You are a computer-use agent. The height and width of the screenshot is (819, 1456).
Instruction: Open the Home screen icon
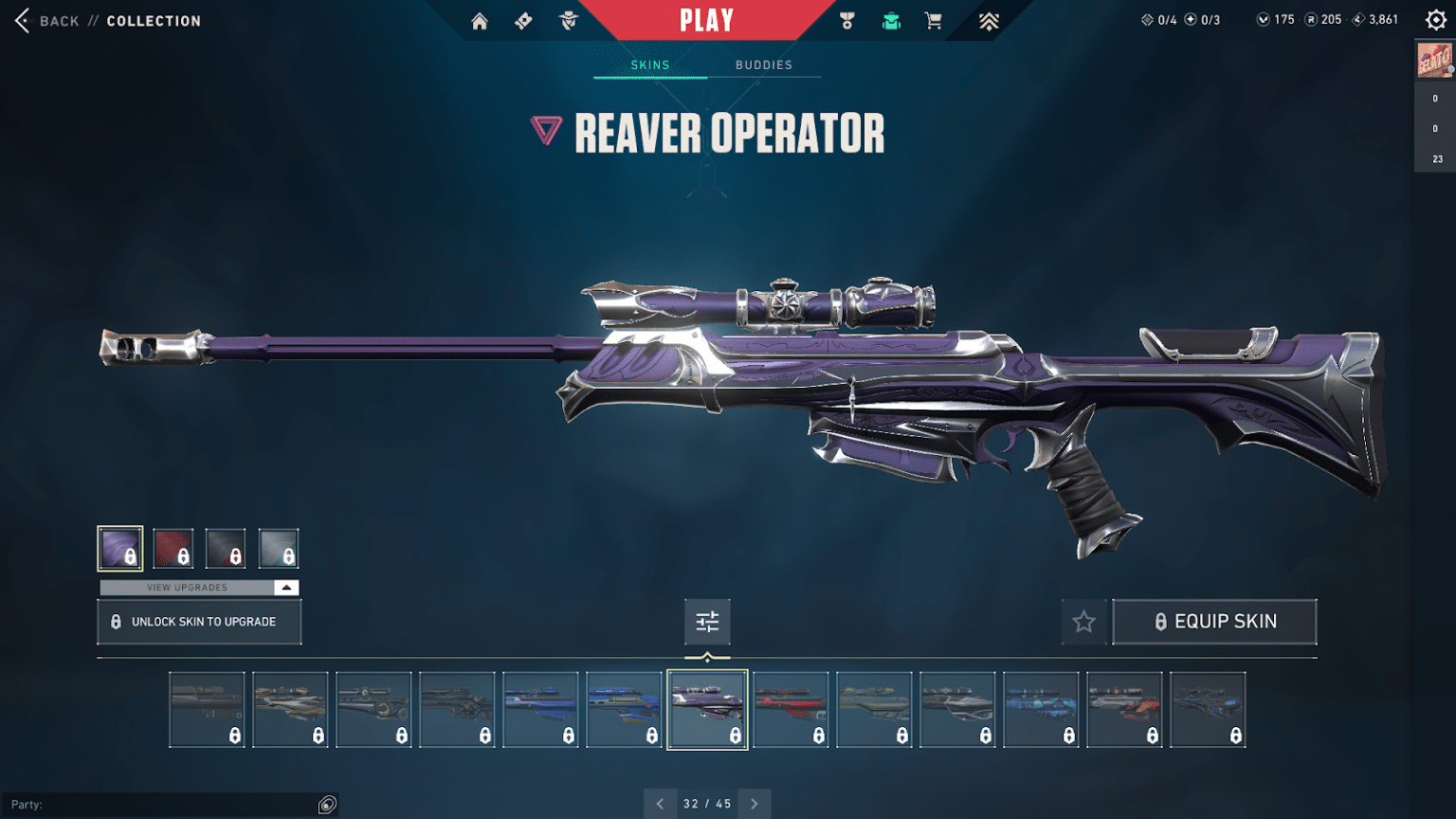pos(479,20)
